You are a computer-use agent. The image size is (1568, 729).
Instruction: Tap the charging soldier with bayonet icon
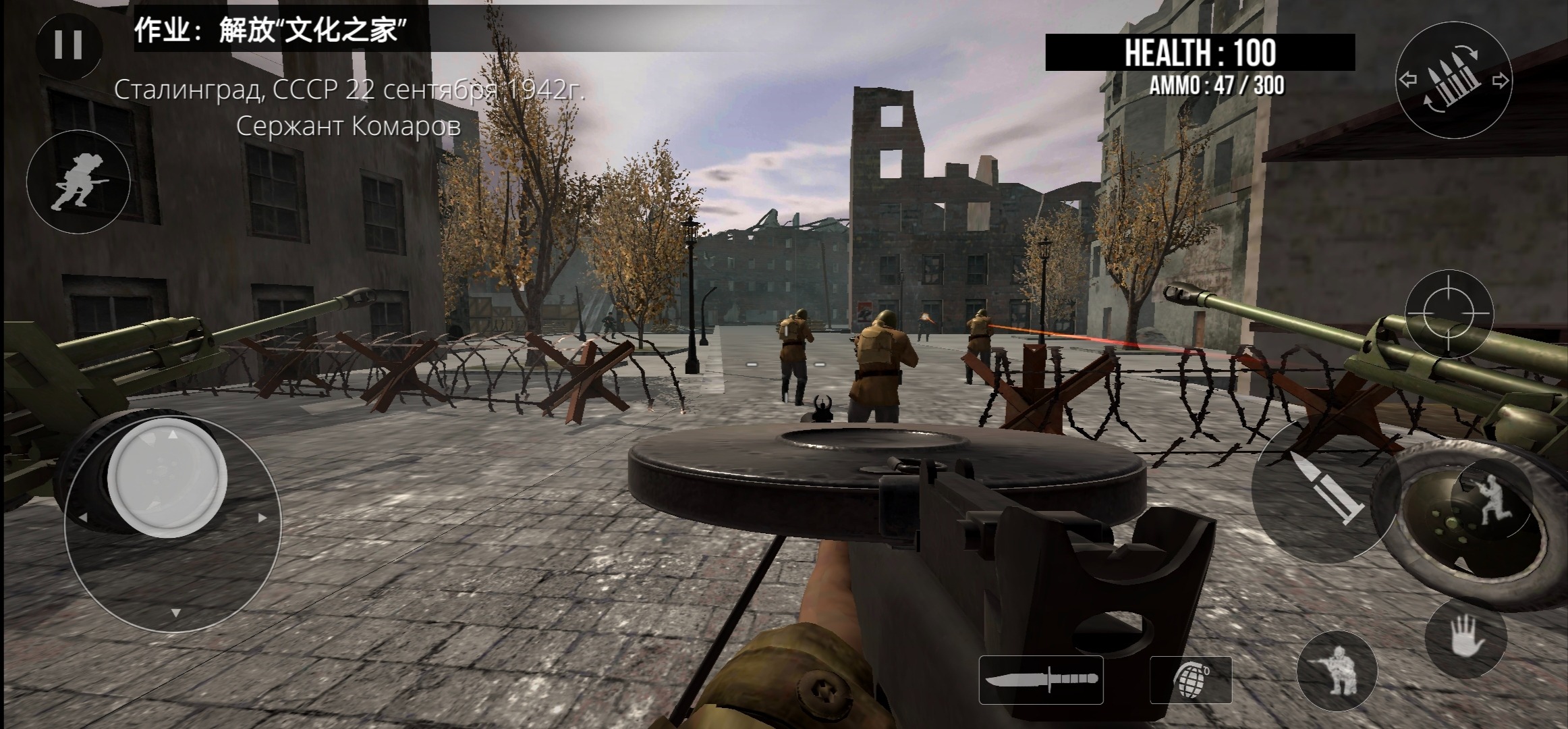click(78, 181)
